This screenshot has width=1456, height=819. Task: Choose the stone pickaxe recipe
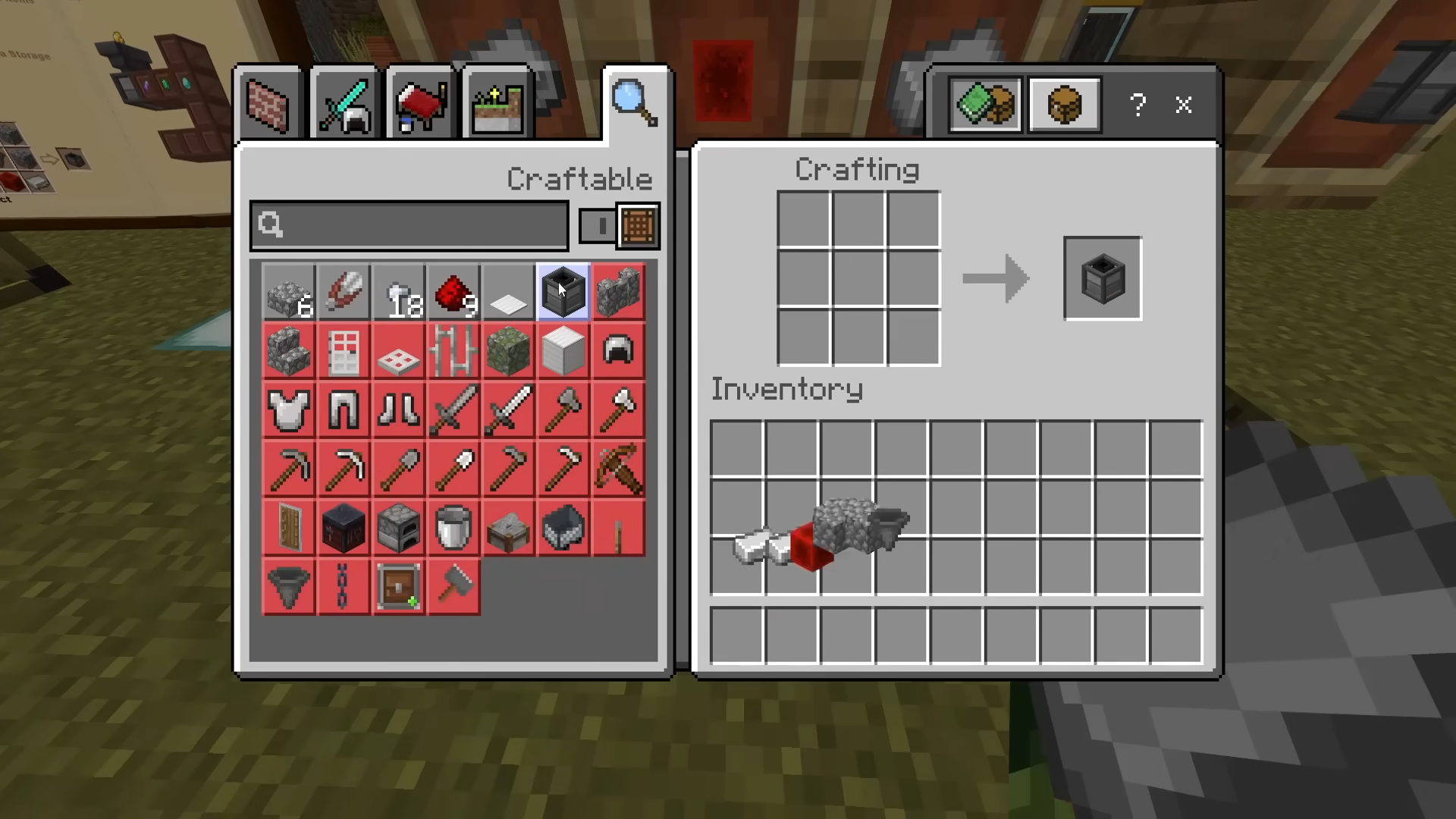click(x=288, y=469)
